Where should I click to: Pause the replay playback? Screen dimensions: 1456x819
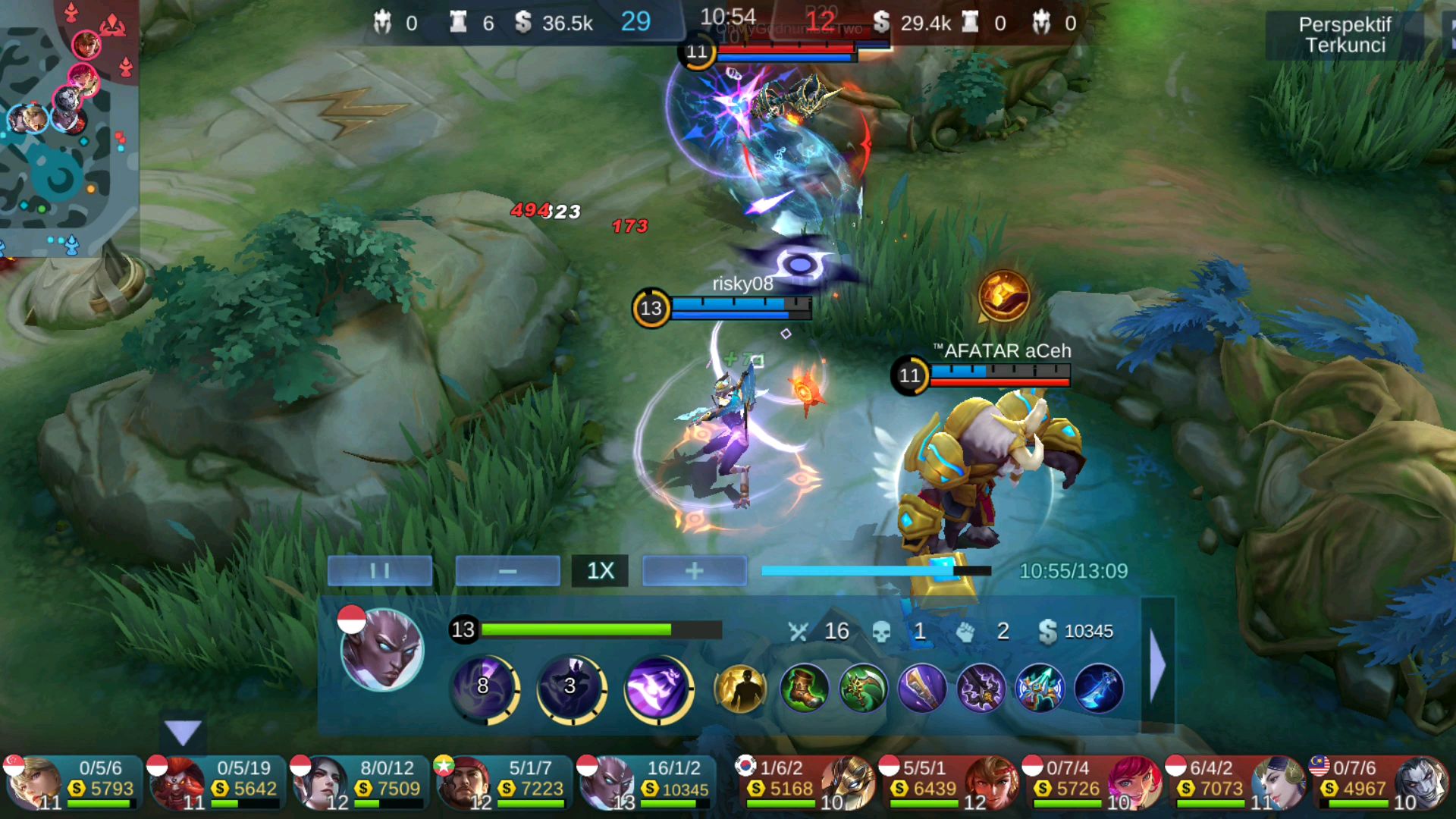[380, 571]
